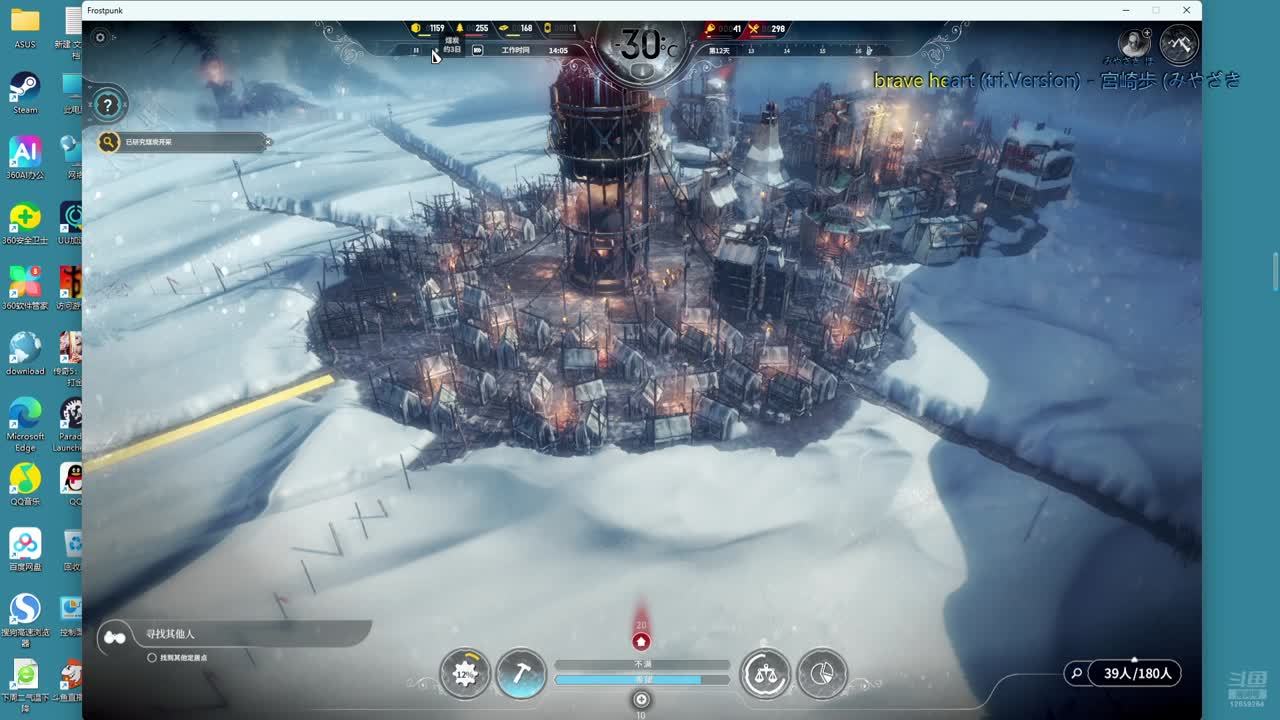Open the pie chart economy panel

[x=822, y=673]
